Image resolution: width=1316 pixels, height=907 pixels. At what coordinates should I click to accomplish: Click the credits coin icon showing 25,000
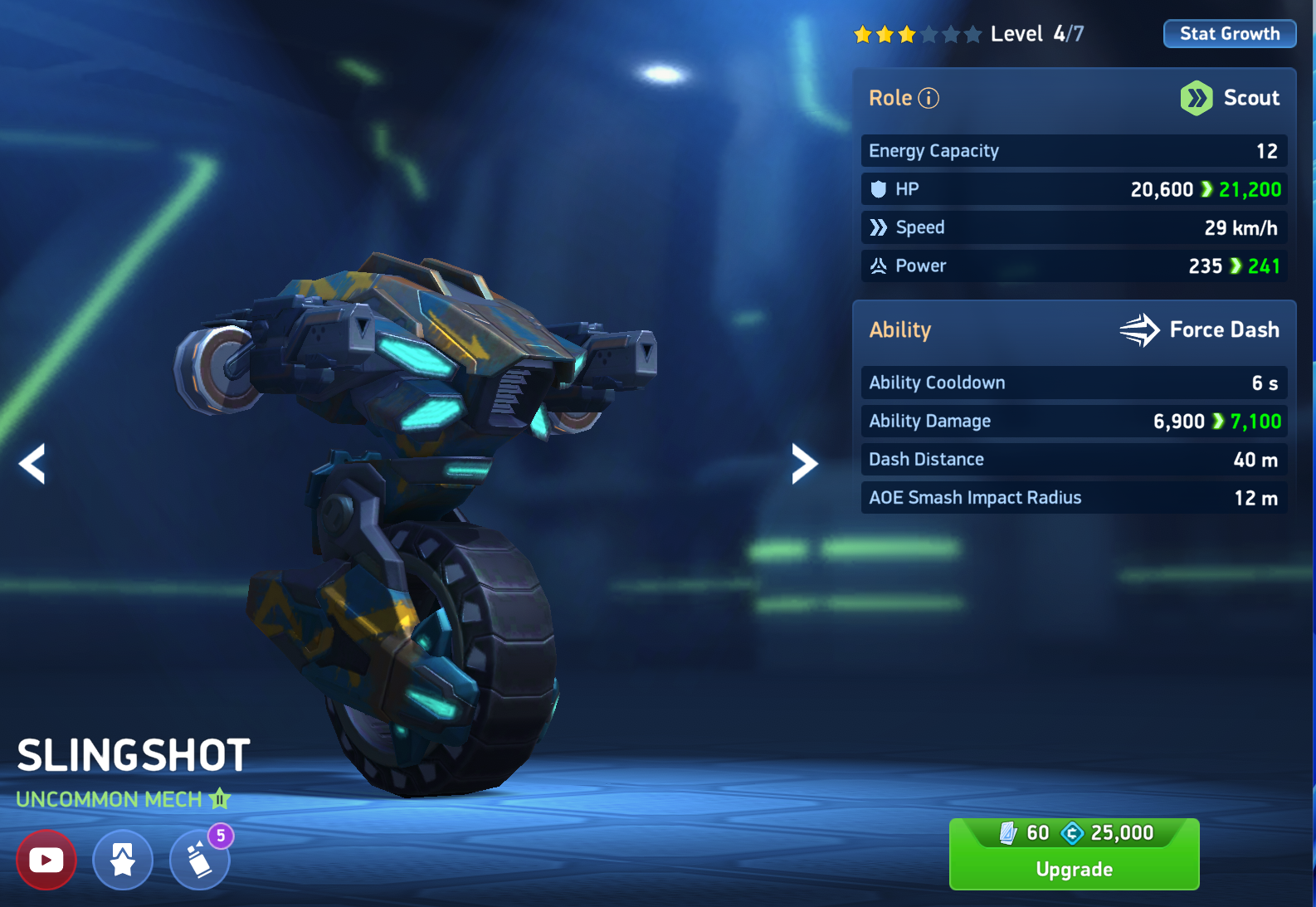[1073, 832]
